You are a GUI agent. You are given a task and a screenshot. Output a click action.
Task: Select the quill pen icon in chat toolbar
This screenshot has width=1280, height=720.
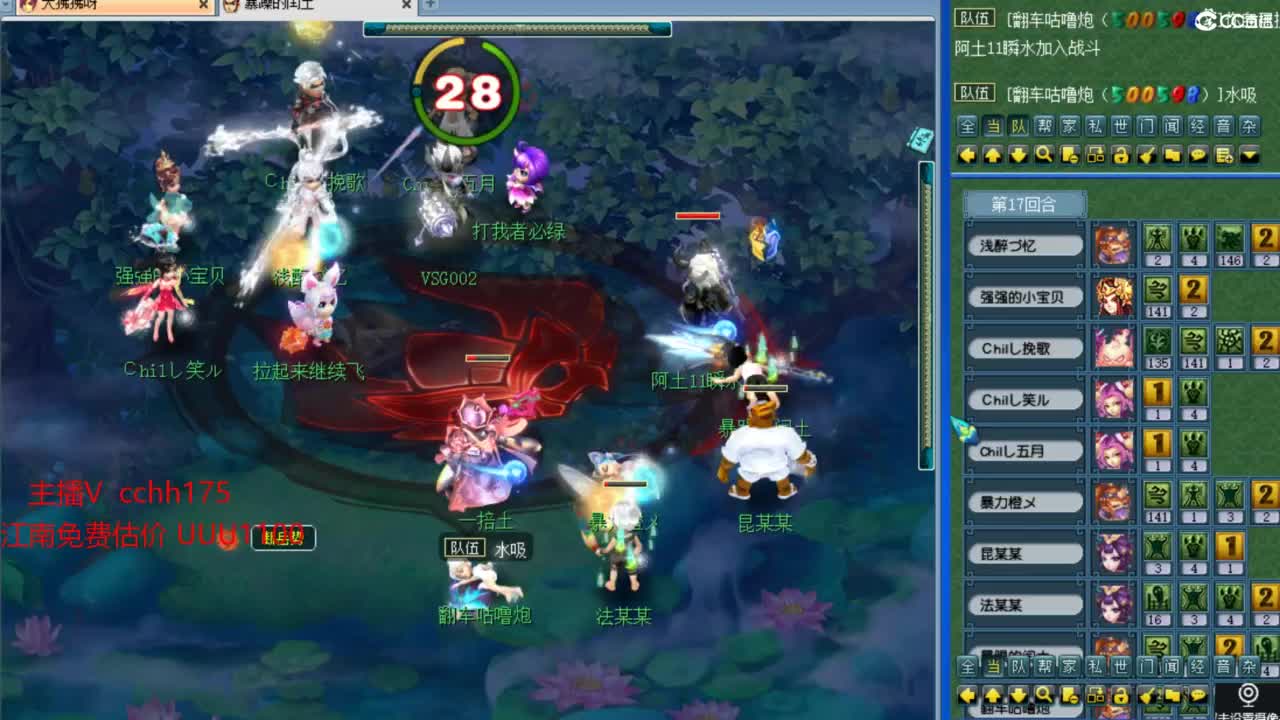[x=1148, y=155]
